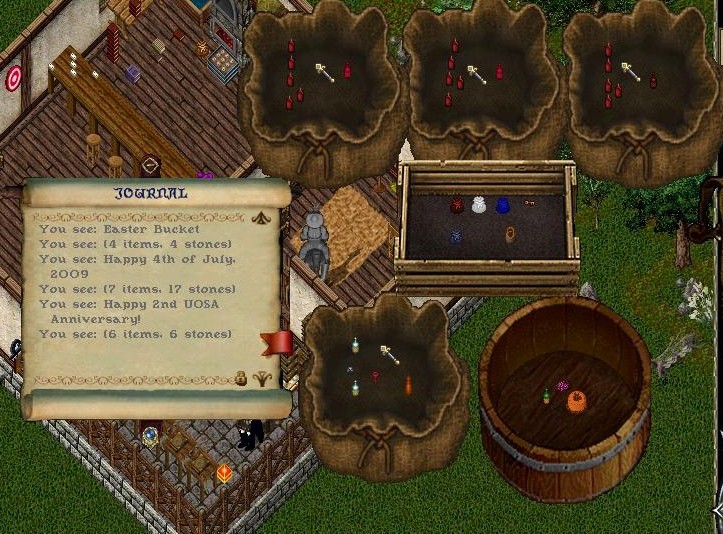Select the orange potion in the bag
The image size is (723, 534).
[x=408, y=384]
